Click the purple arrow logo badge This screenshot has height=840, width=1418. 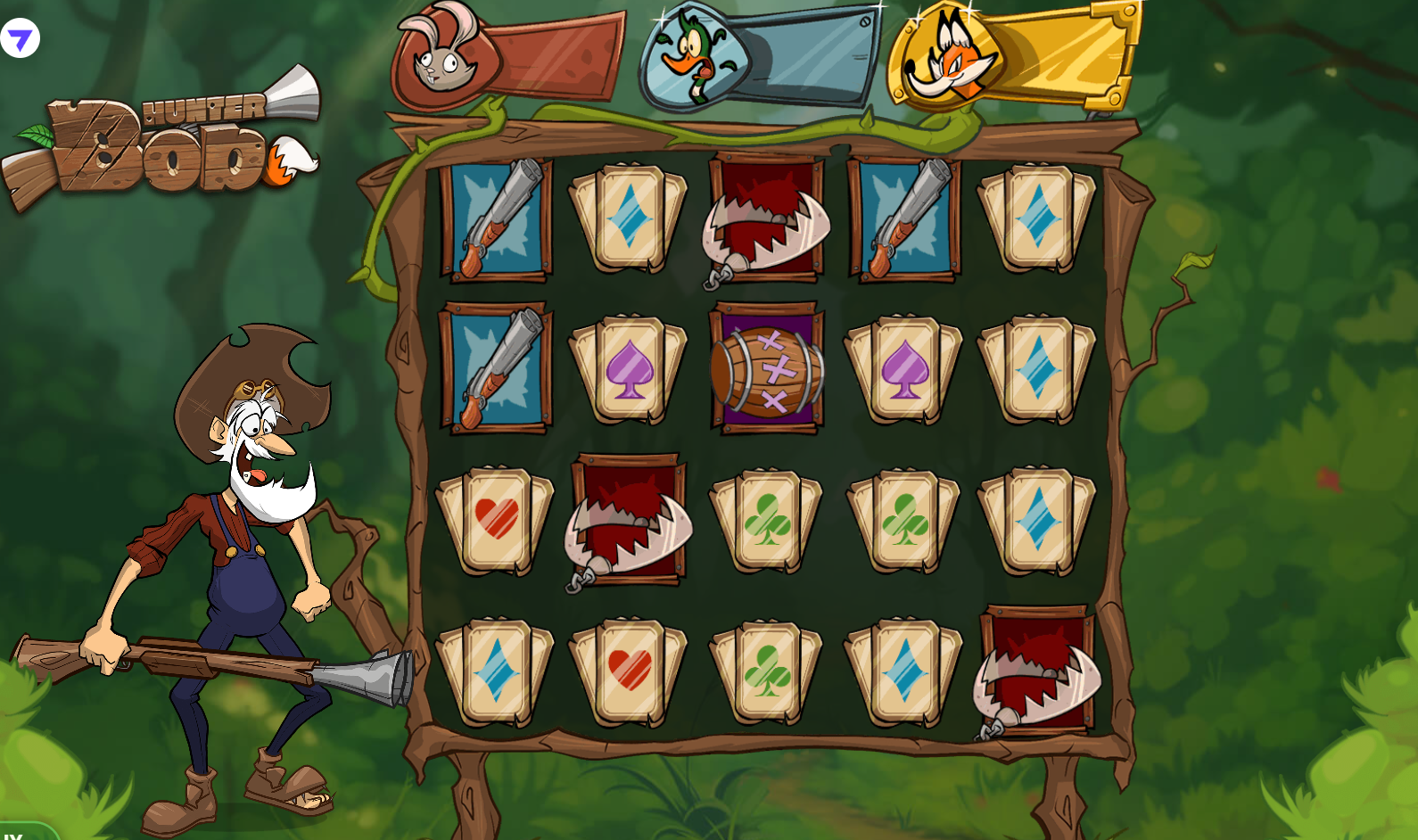(20, 38)
